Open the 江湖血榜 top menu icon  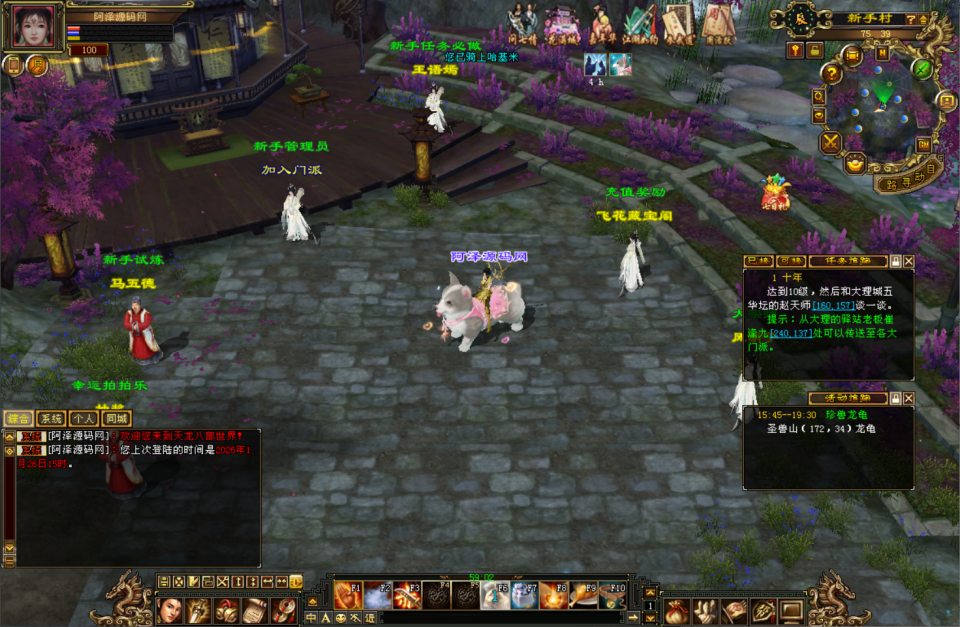point(639,22)
